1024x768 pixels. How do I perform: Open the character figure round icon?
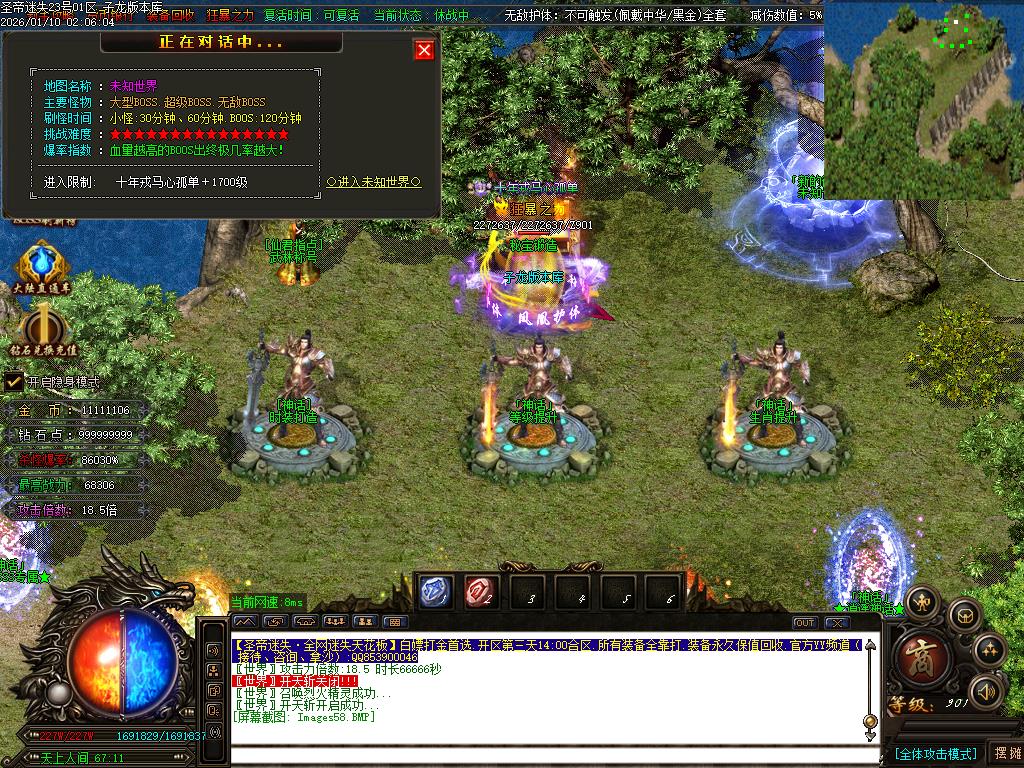pos(922,600)
